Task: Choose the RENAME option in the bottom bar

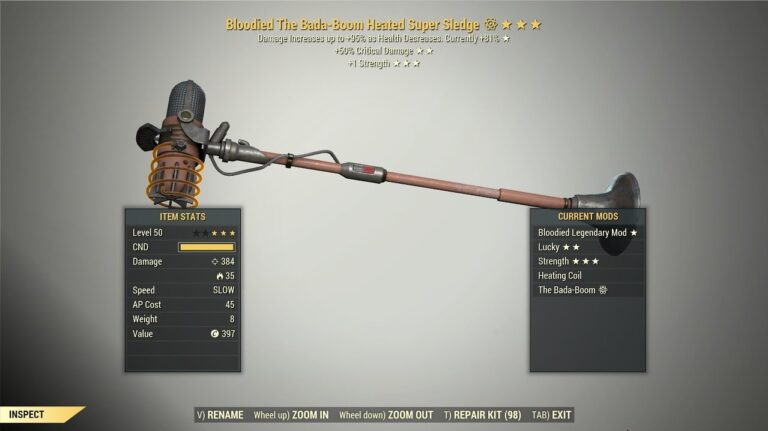Action: click(222, 414)
